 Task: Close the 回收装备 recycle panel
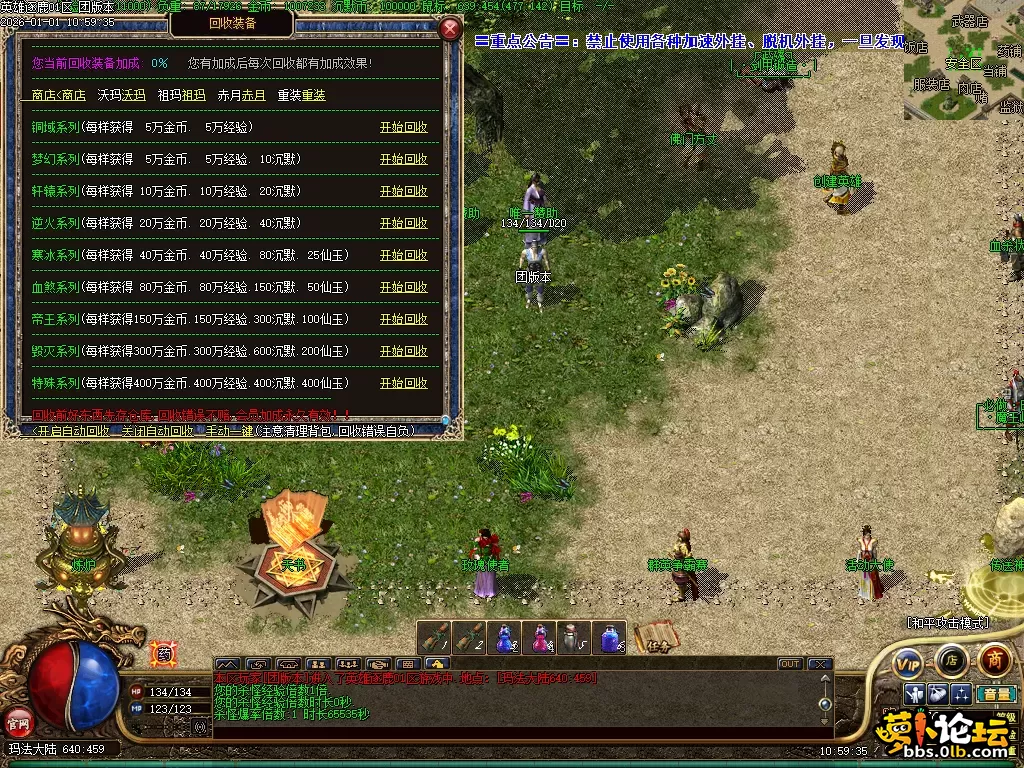click(450, 28)
